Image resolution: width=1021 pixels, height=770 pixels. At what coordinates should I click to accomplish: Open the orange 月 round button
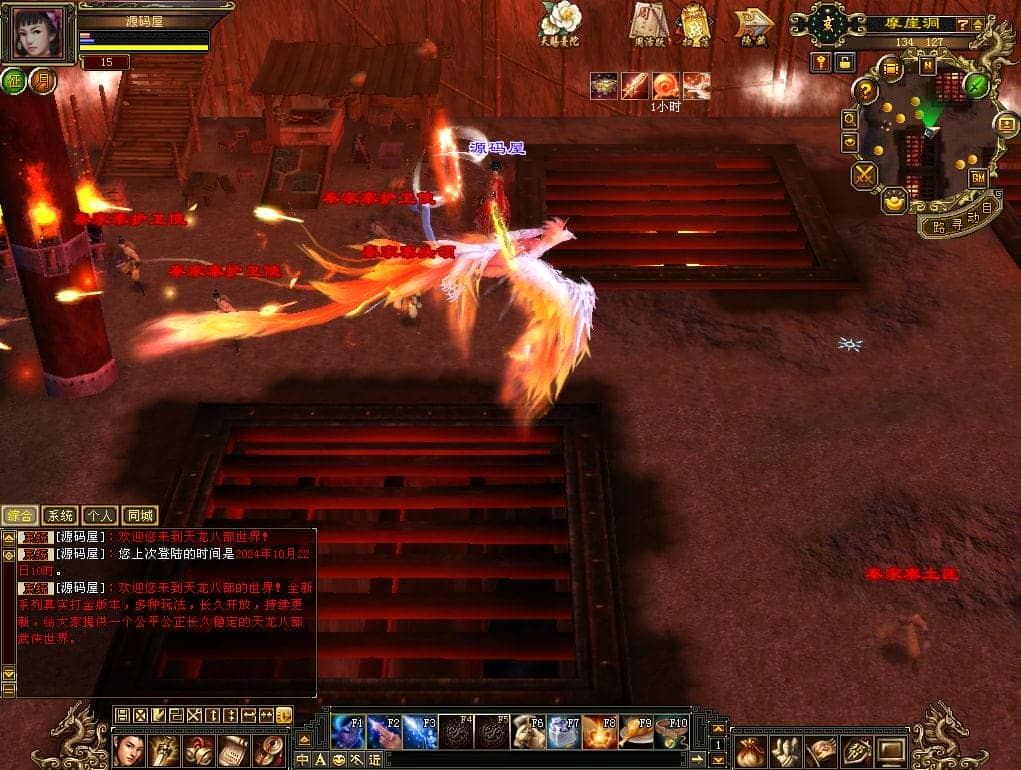tap(41, 82)
